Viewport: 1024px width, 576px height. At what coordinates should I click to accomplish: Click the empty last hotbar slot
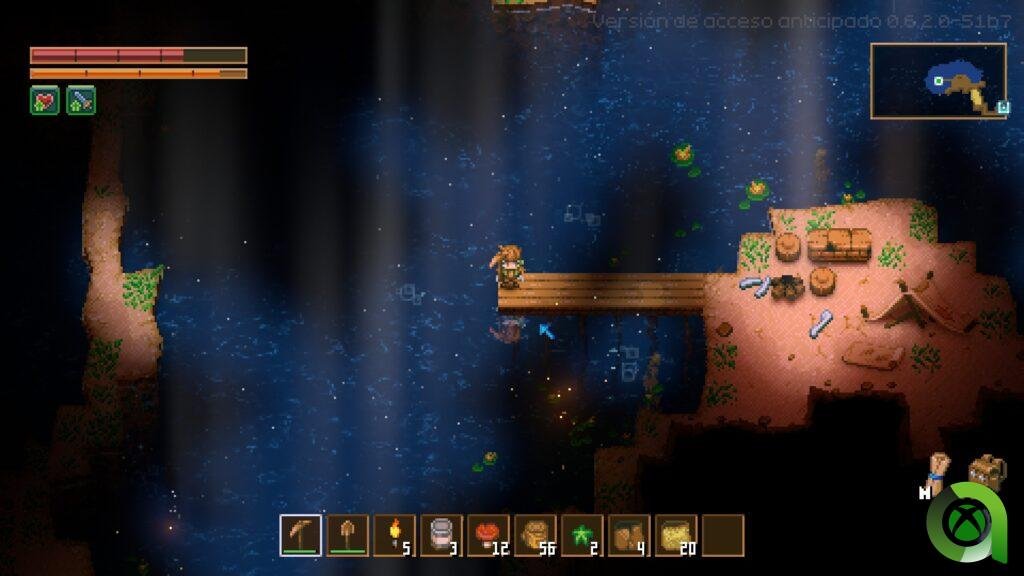pos(723,535)
